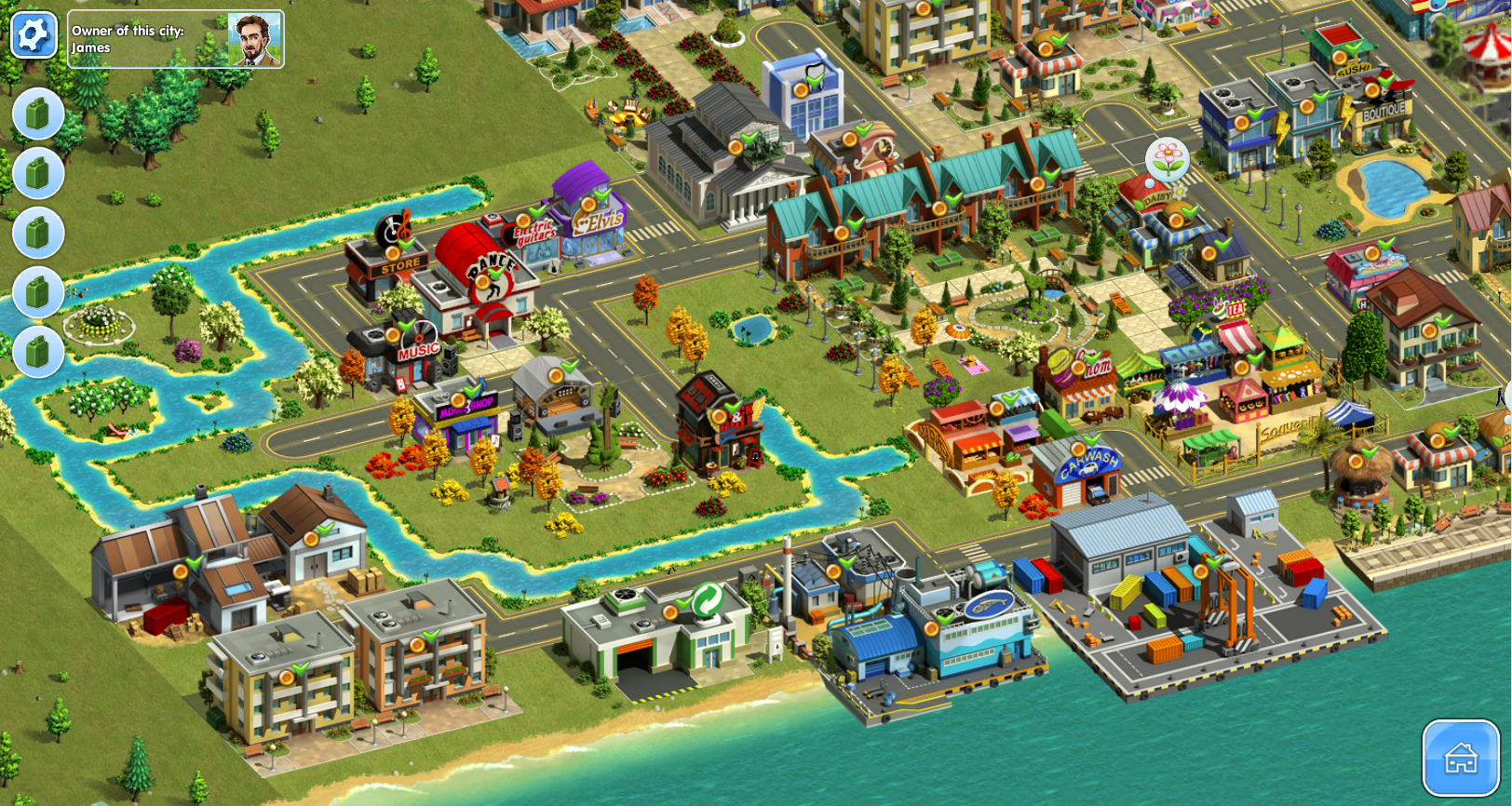Open the settings gear menu
This screenshot has width=1512, height=806.
[34, 35]
